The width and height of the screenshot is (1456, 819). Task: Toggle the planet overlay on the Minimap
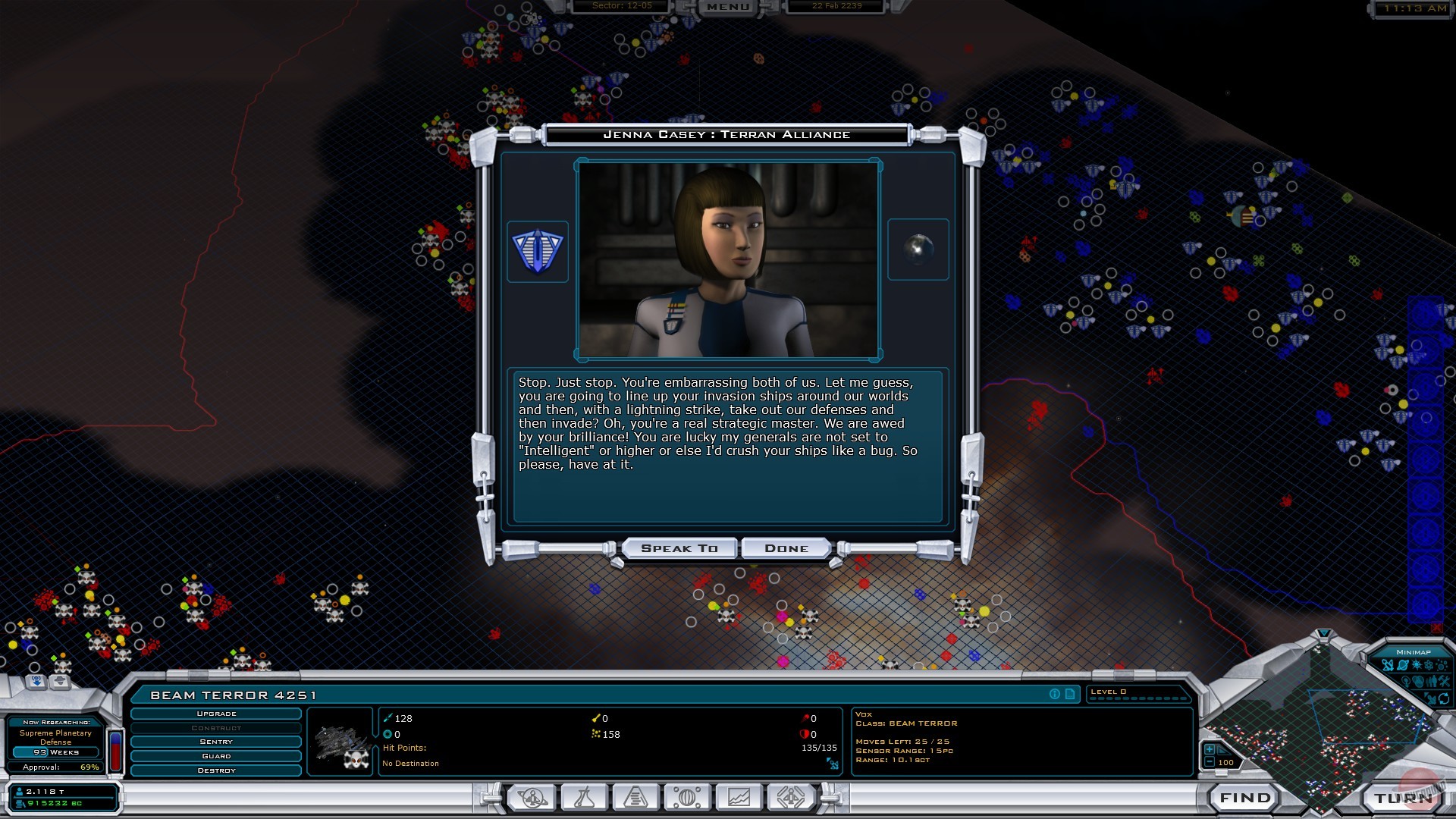pos(1403,665)
